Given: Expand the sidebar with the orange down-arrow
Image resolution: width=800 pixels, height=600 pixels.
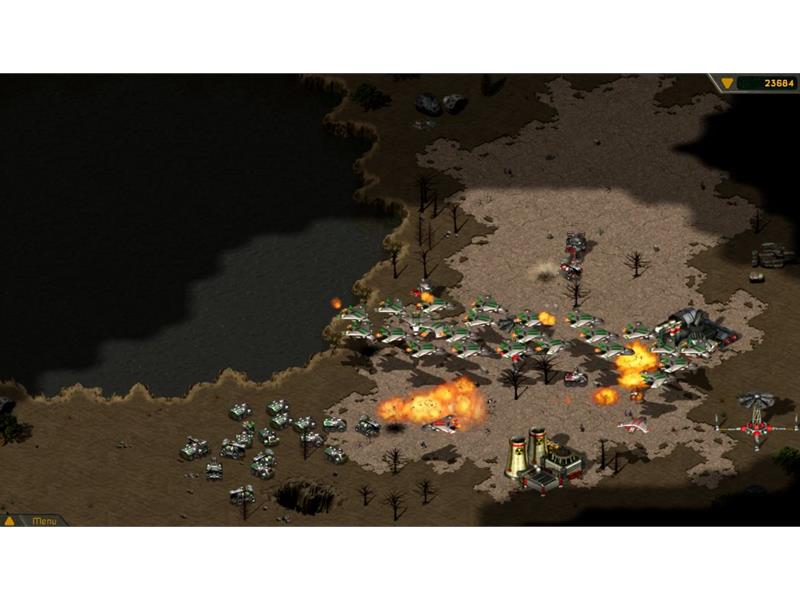Looking at the screenshot, I should click(727, 83).
